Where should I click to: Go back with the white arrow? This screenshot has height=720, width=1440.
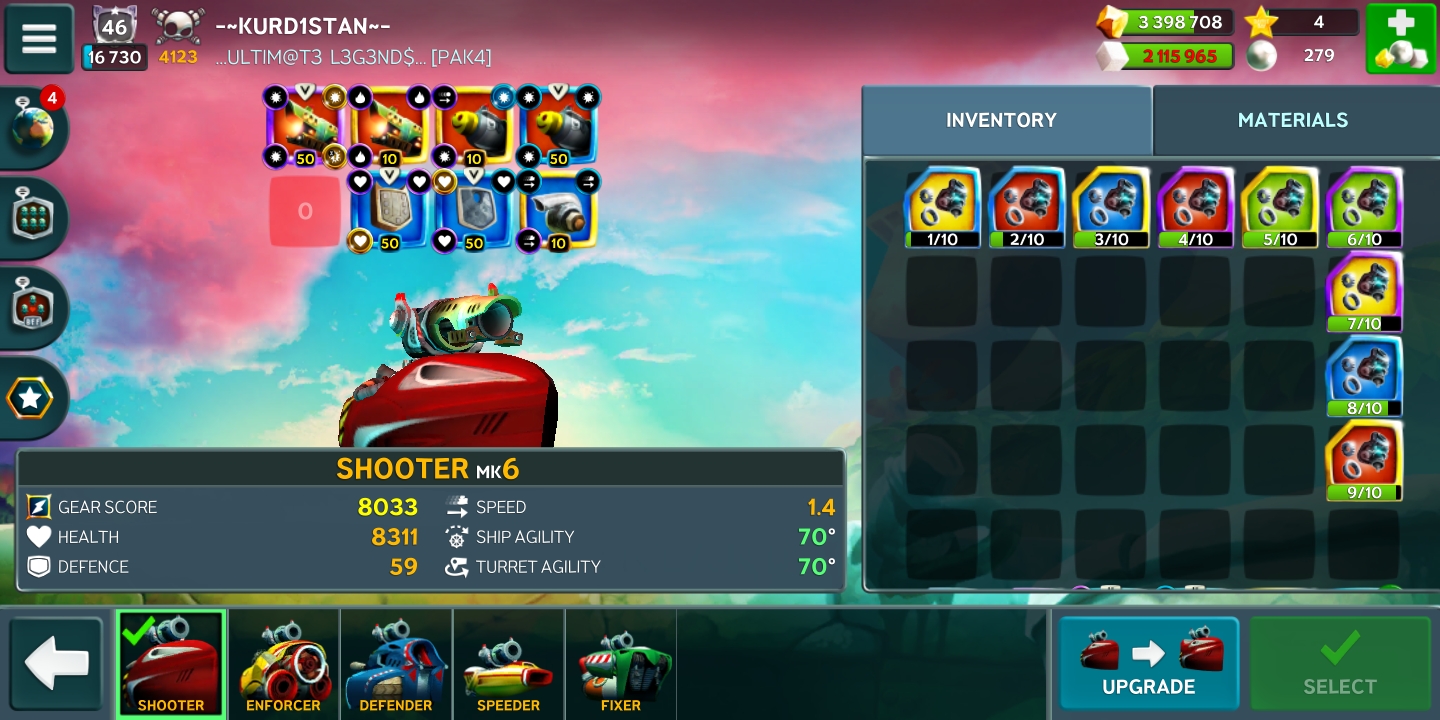click(56, 664)
